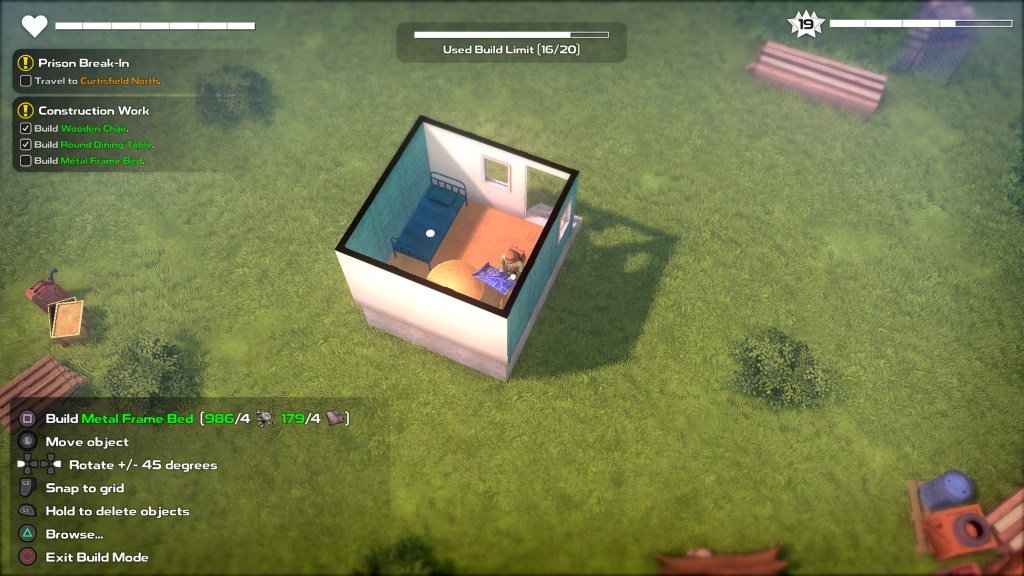Viewport: 1024px width, 576px height.
Task: Tick the Build Round Dining Table checkbox
Action: coord(26,145)
